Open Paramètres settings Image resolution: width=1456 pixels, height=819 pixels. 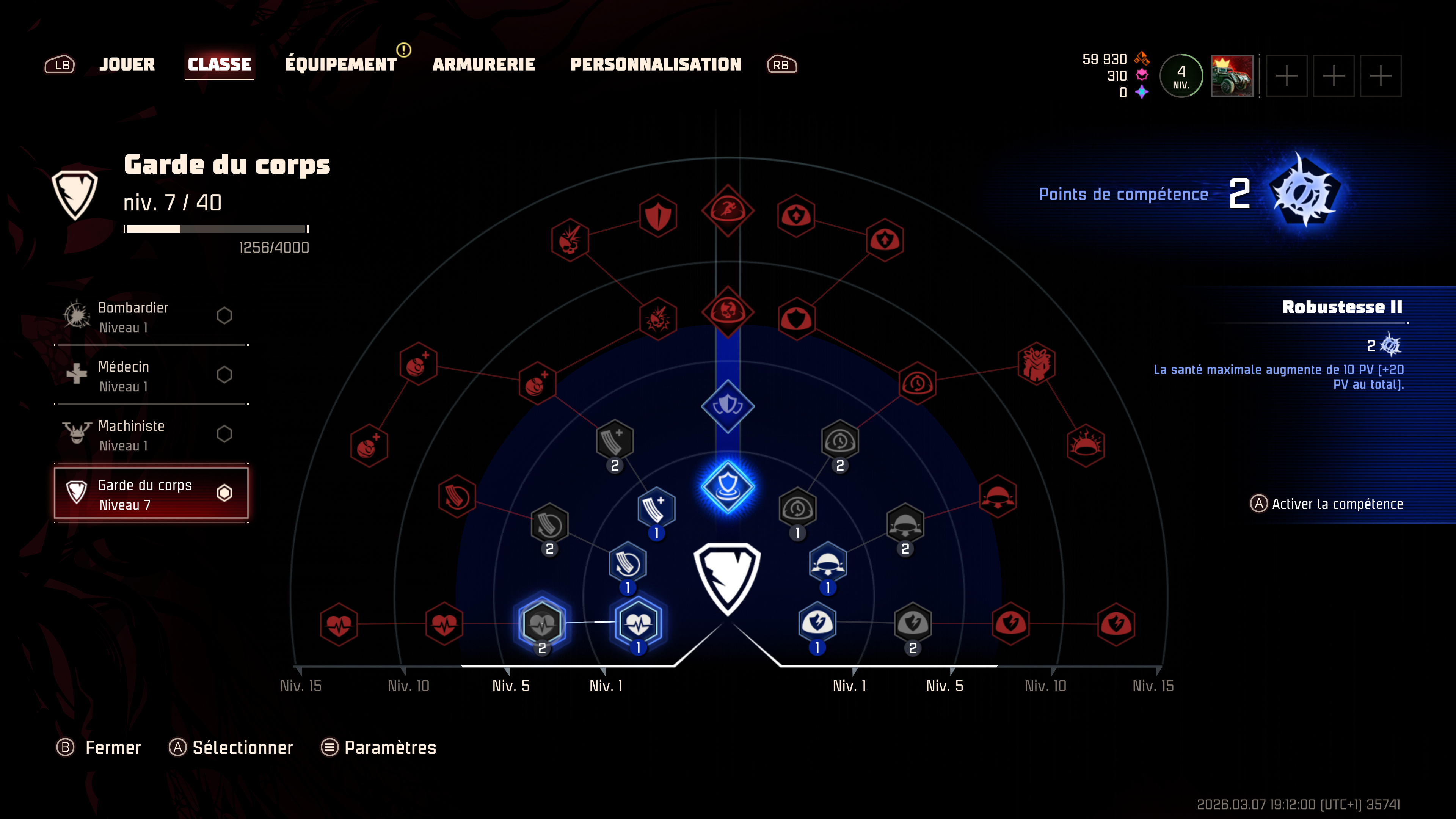tap(379, 748)
